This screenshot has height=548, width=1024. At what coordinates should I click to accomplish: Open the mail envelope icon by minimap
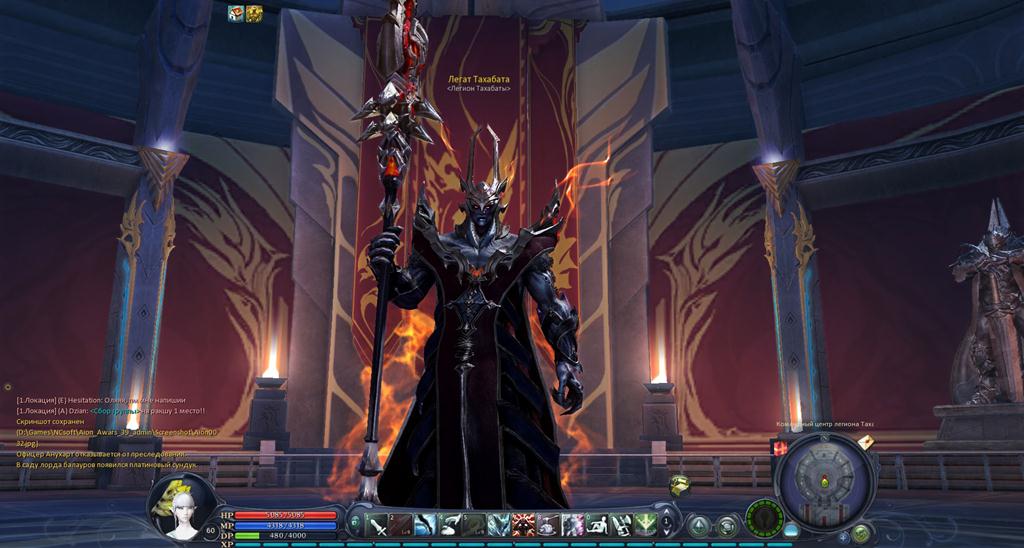tap(866, 443)
